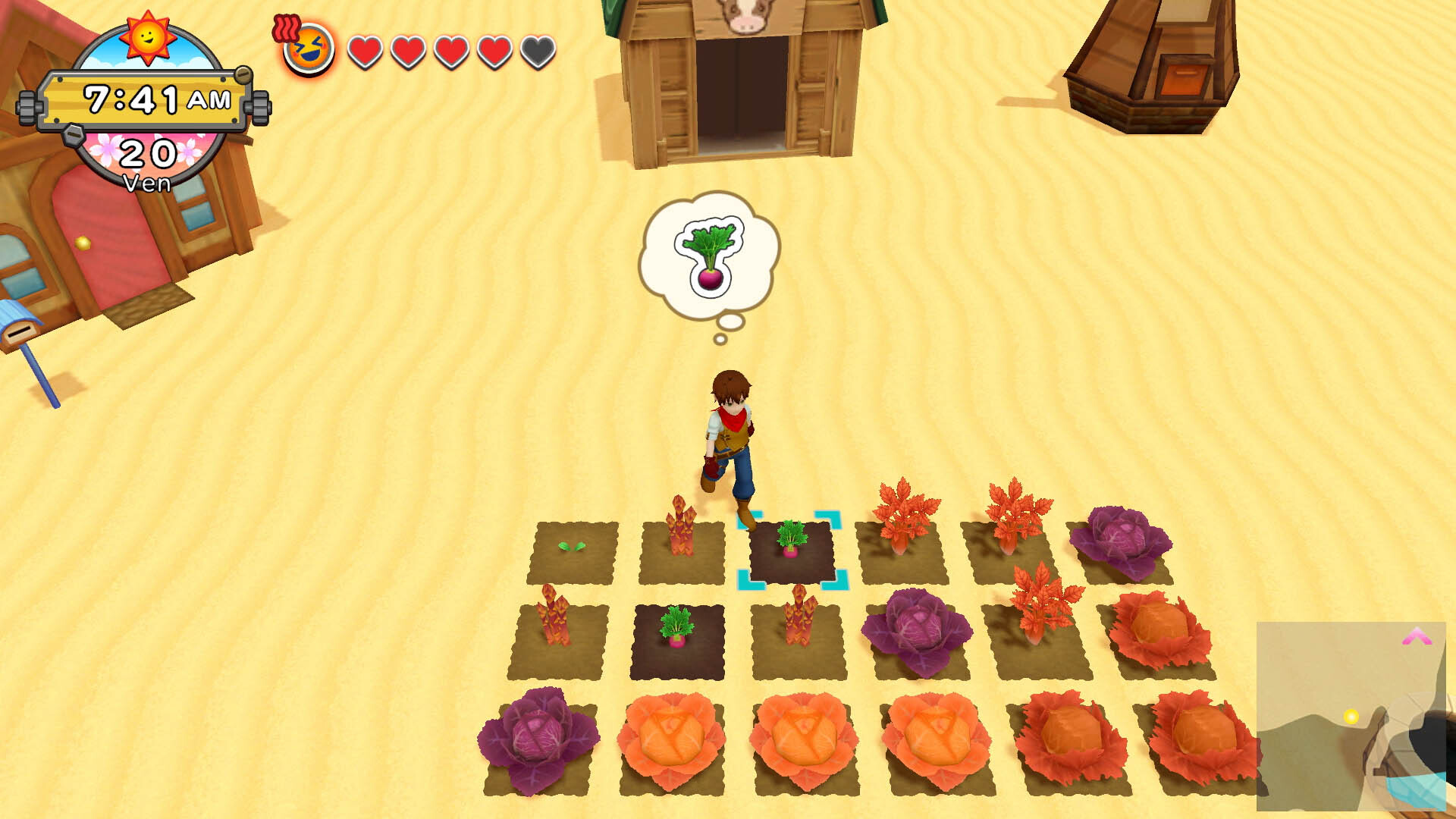
Task: Click the minimap in the corner
Action: (x=1351, y=716)
